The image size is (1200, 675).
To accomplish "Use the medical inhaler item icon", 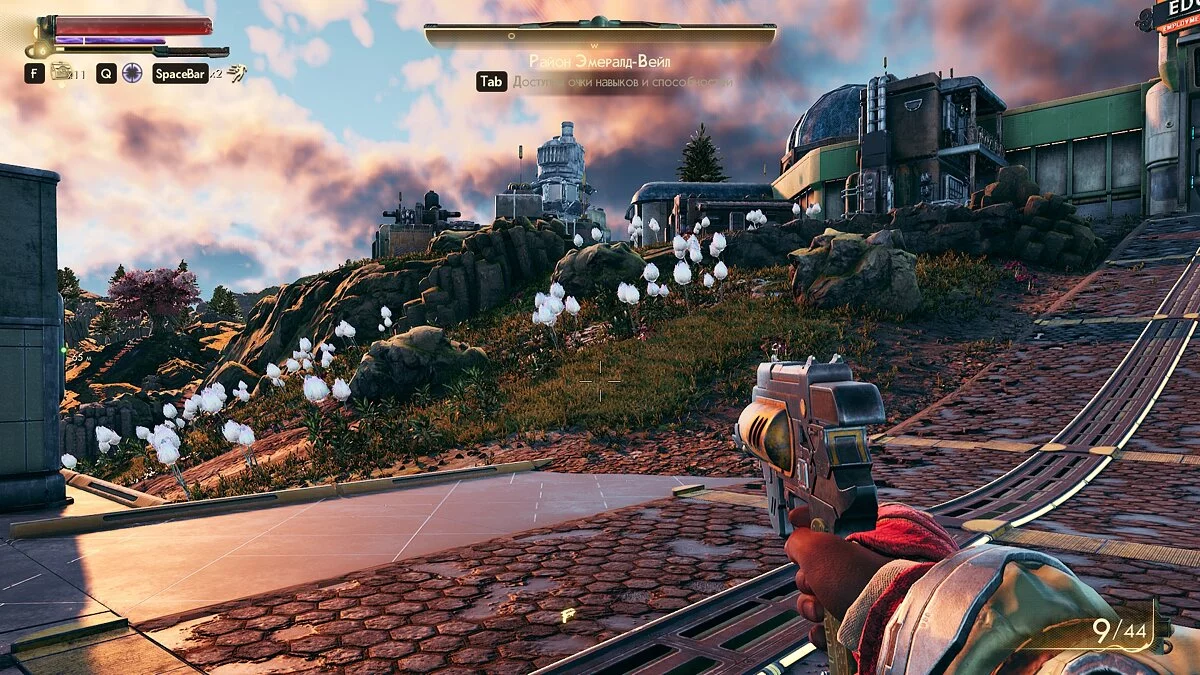I will coord(62,71).
